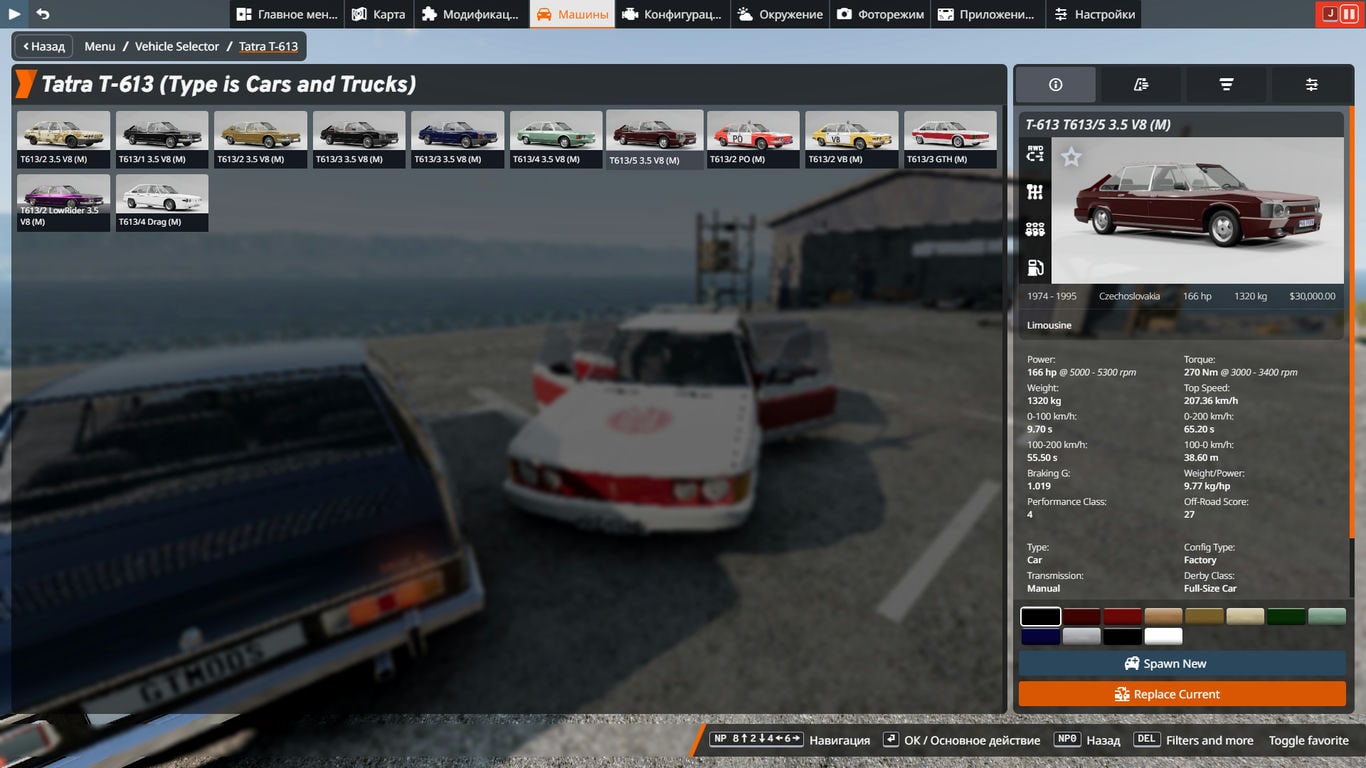Select the white color swatch

[x=1163, y=636]
